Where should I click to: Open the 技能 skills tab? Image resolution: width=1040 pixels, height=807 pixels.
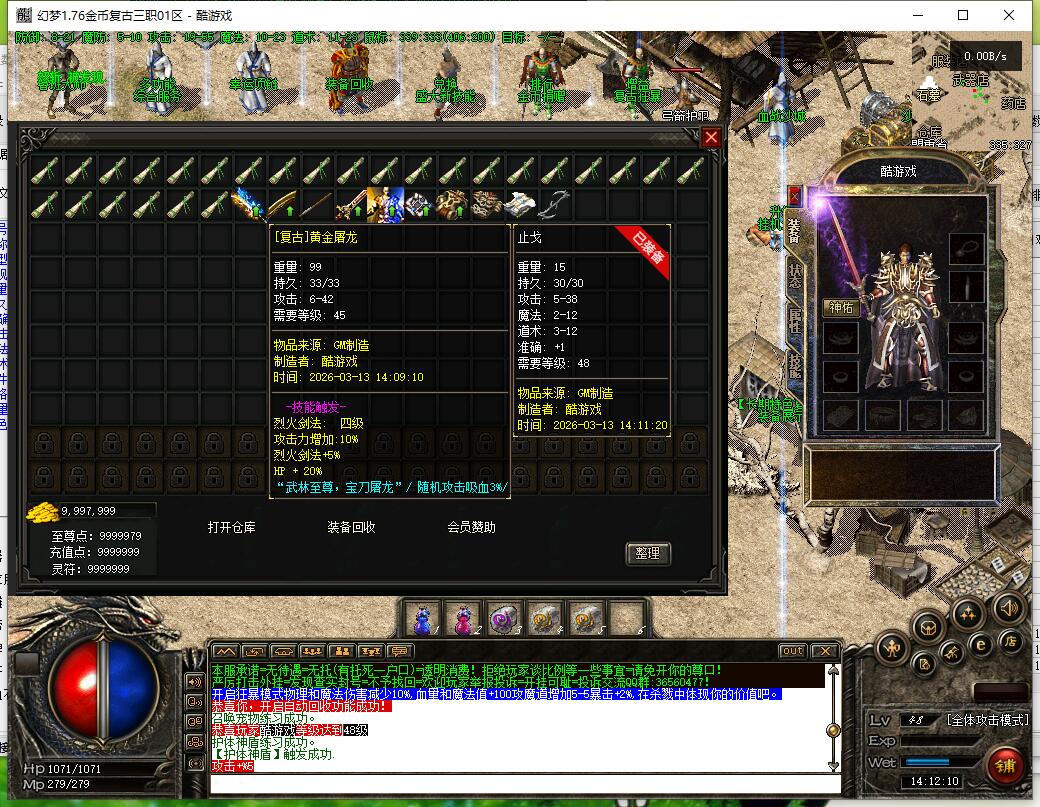(x=795, y=366)
